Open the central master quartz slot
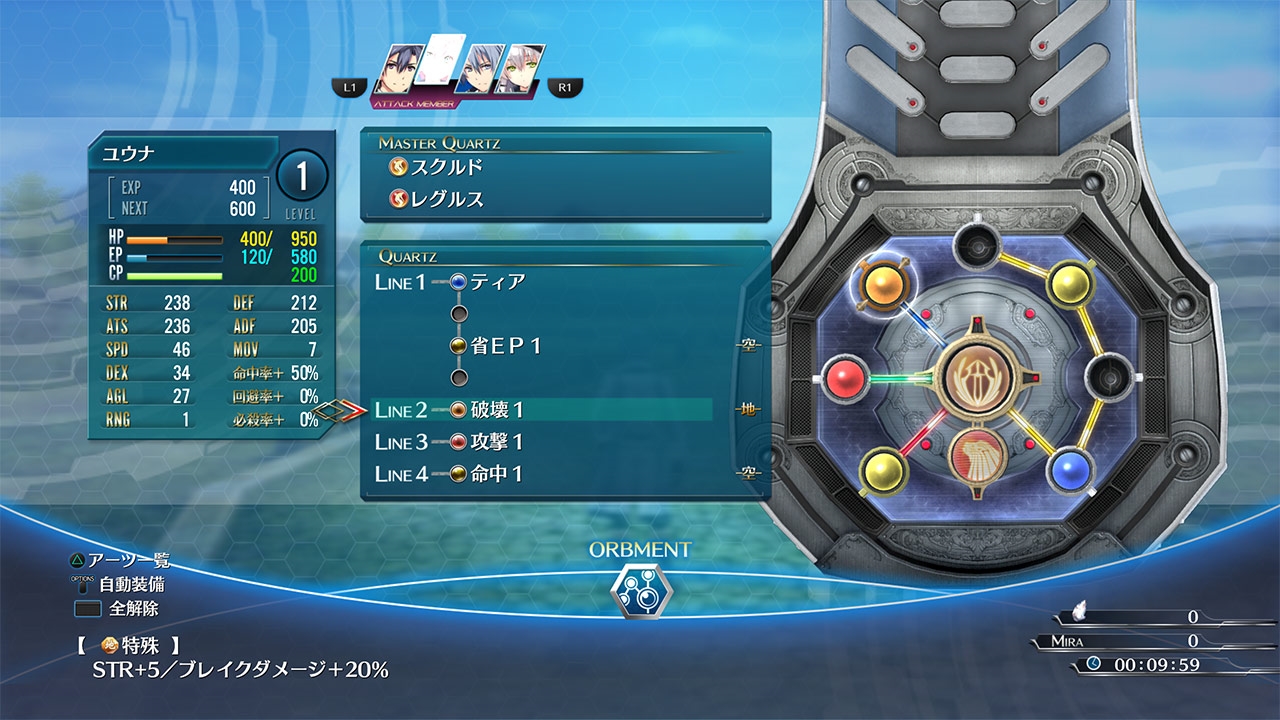Viewport: 1280px width, 720px height. [x=972, y=379]
